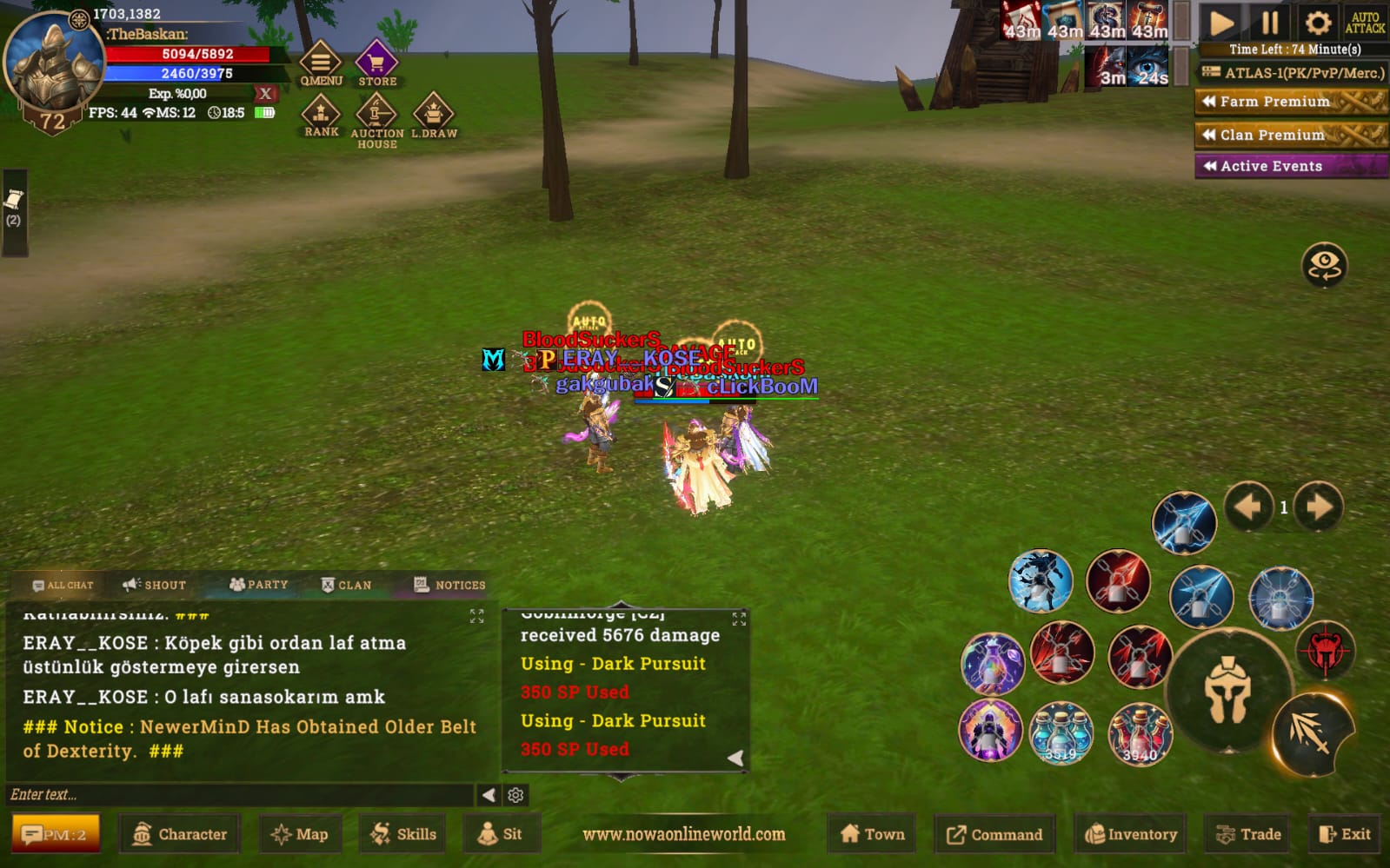Open the Store

coord(376,63)
